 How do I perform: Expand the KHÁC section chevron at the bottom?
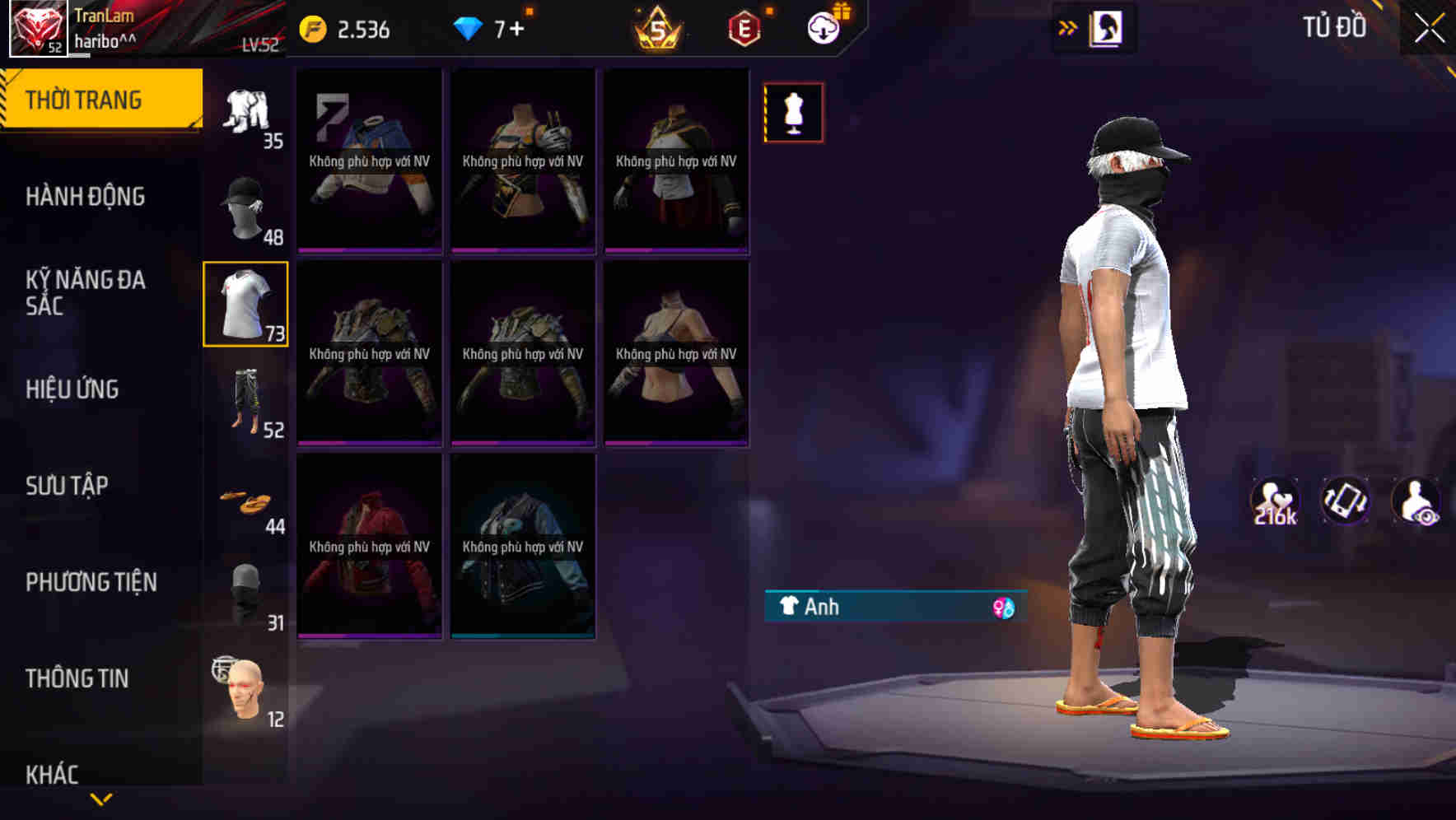[x=101, y=797]
